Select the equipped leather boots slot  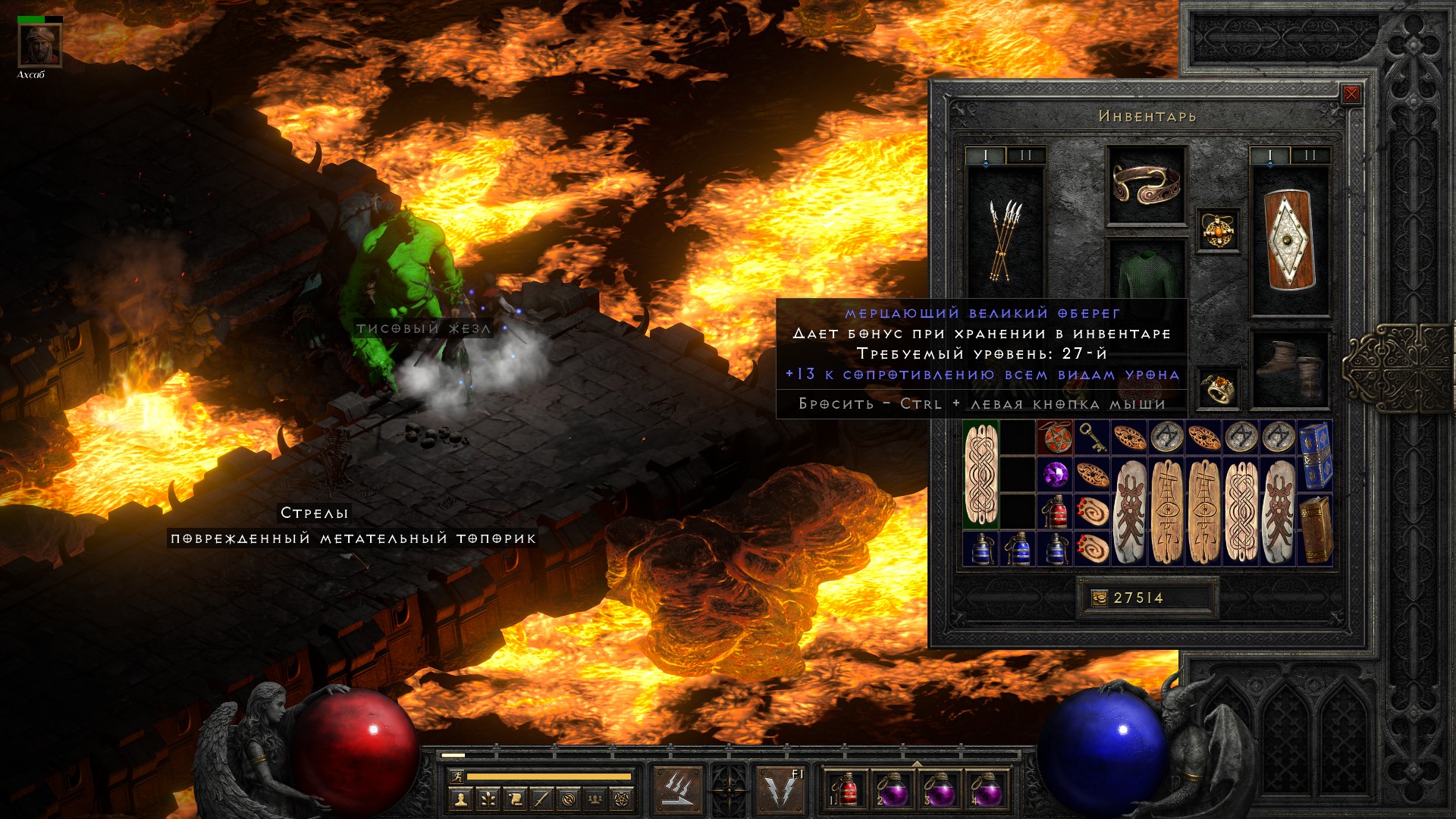(1290, 370)
